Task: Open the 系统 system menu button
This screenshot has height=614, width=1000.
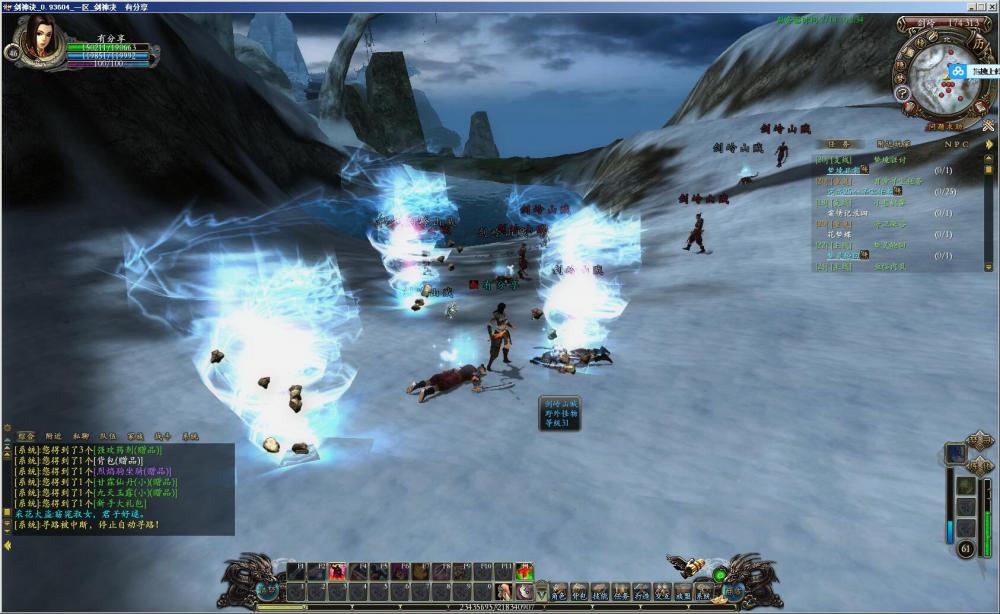Action: click(x=703, y=592)
